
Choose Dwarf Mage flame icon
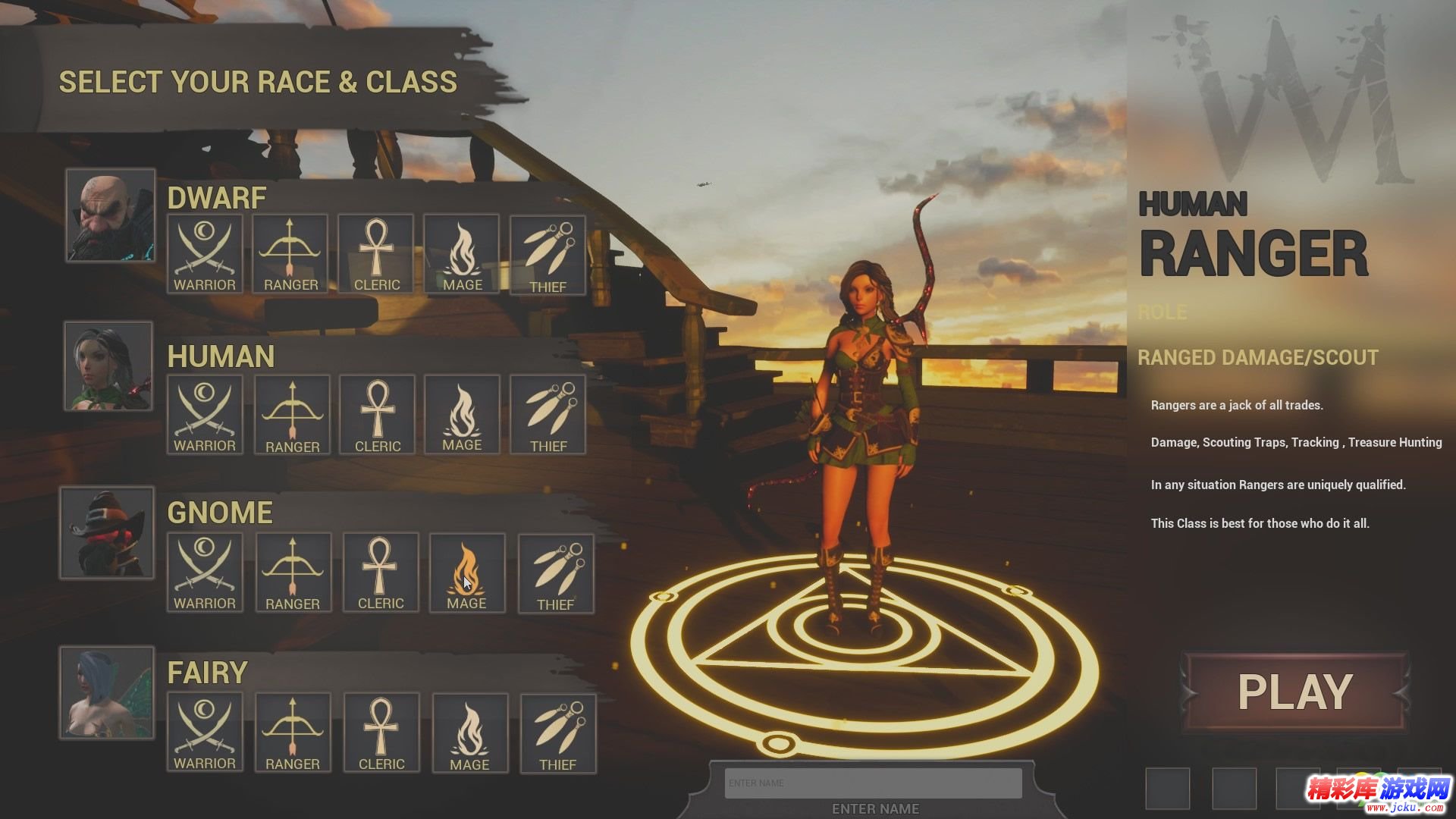click(462, 254)
